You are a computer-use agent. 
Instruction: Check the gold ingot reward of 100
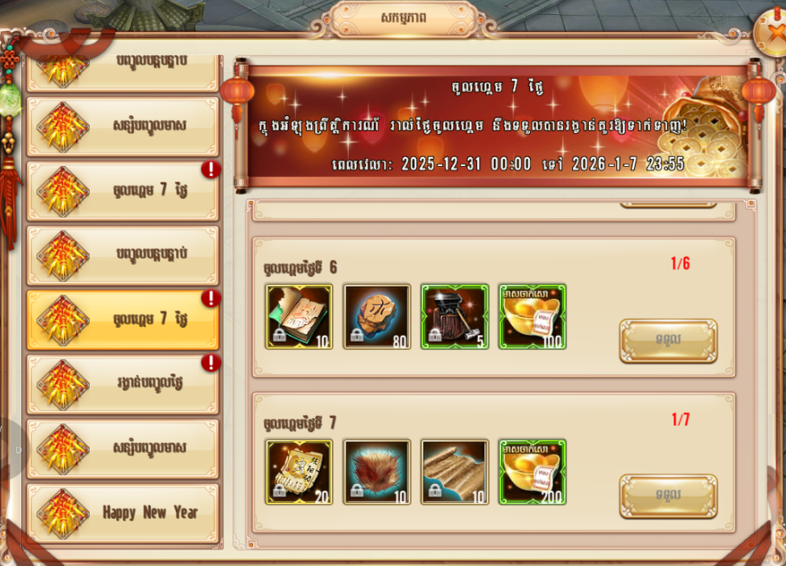point(532,317)
